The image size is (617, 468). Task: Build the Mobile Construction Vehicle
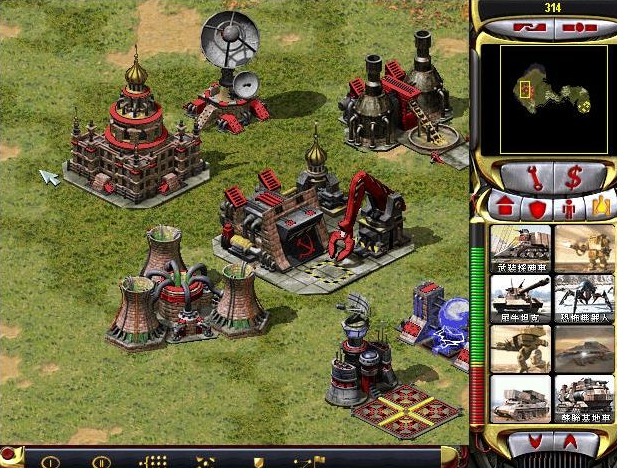click(x=584, y=397)
